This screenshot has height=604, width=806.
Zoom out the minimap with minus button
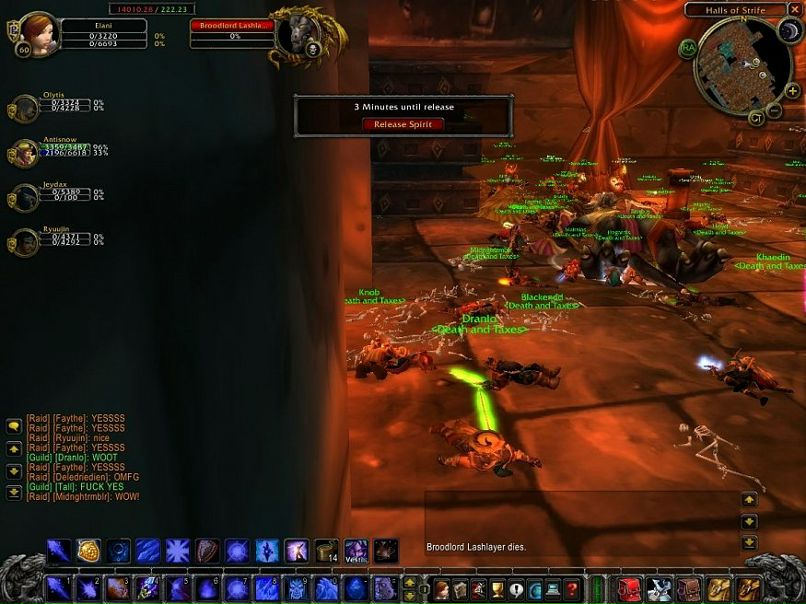(772, 110)
